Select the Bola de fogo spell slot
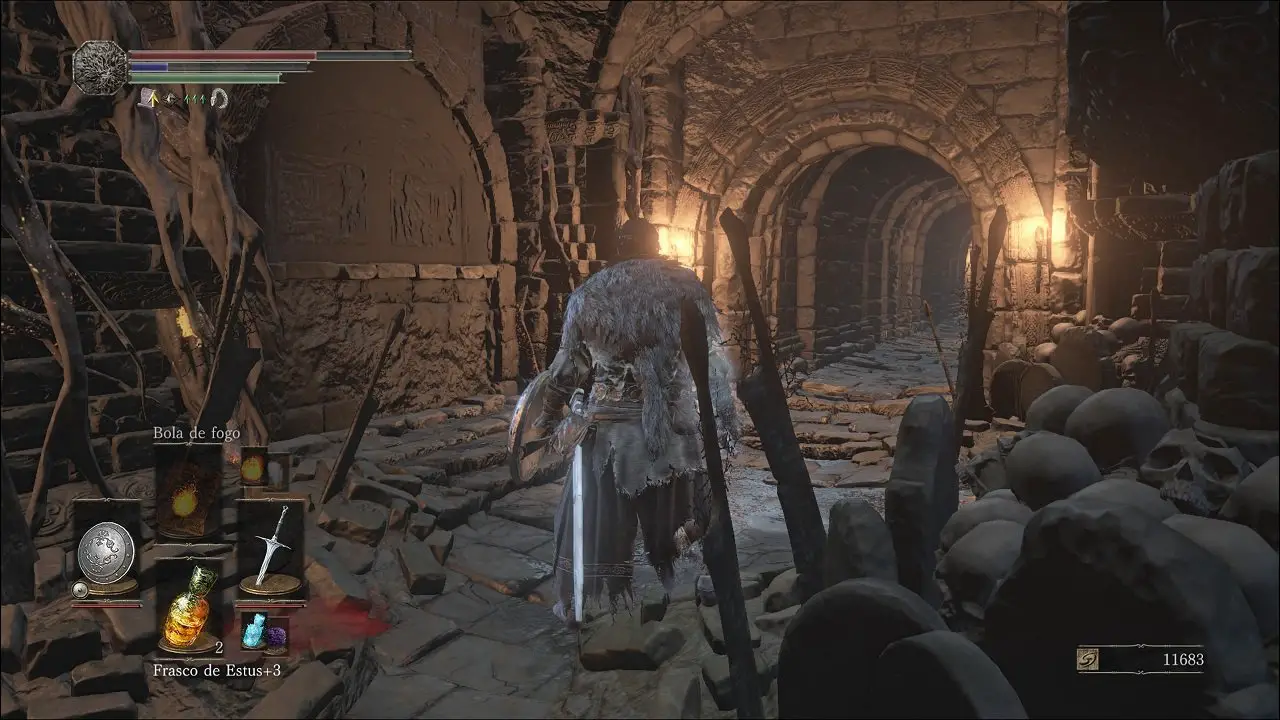Viewport: 1280px width, 720px height. point(187,494)
